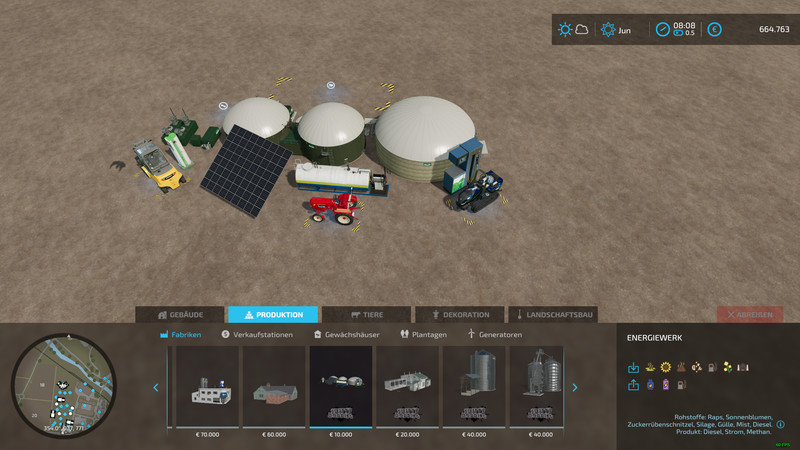Pick the €60.000 barn building
The image size is (800, 450).
pyautogui.click(x=274, y=387)
